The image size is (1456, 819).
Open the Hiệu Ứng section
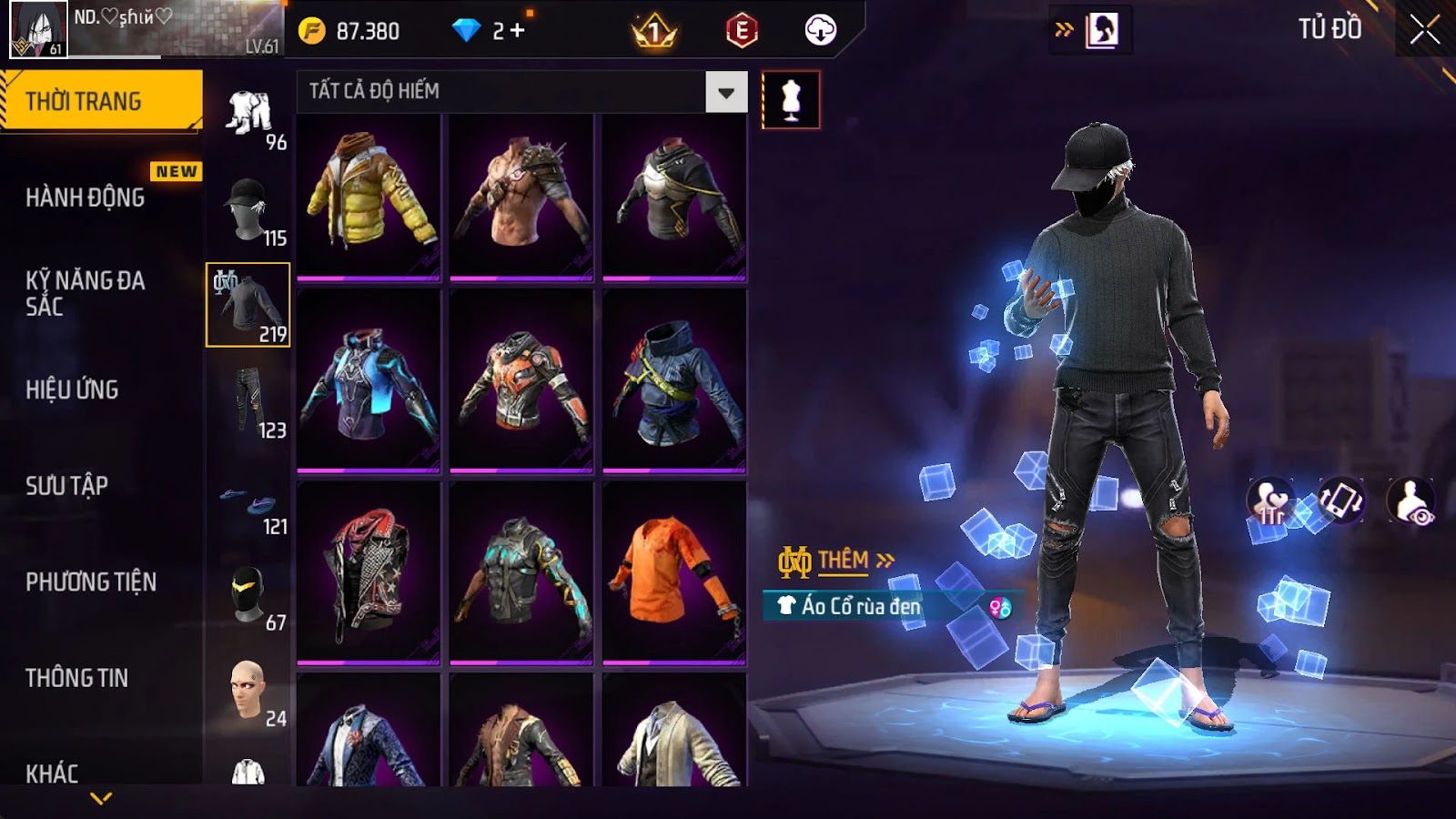point(73,389)
